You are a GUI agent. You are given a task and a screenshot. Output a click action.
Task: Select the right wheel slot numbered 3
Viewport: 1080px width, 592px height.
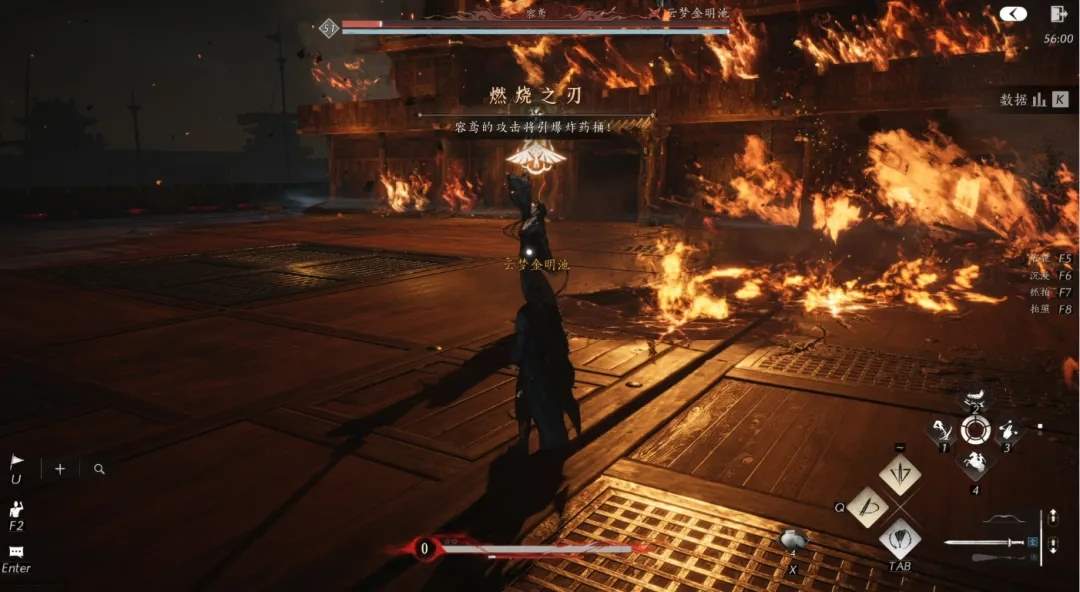click(1007, 431)
